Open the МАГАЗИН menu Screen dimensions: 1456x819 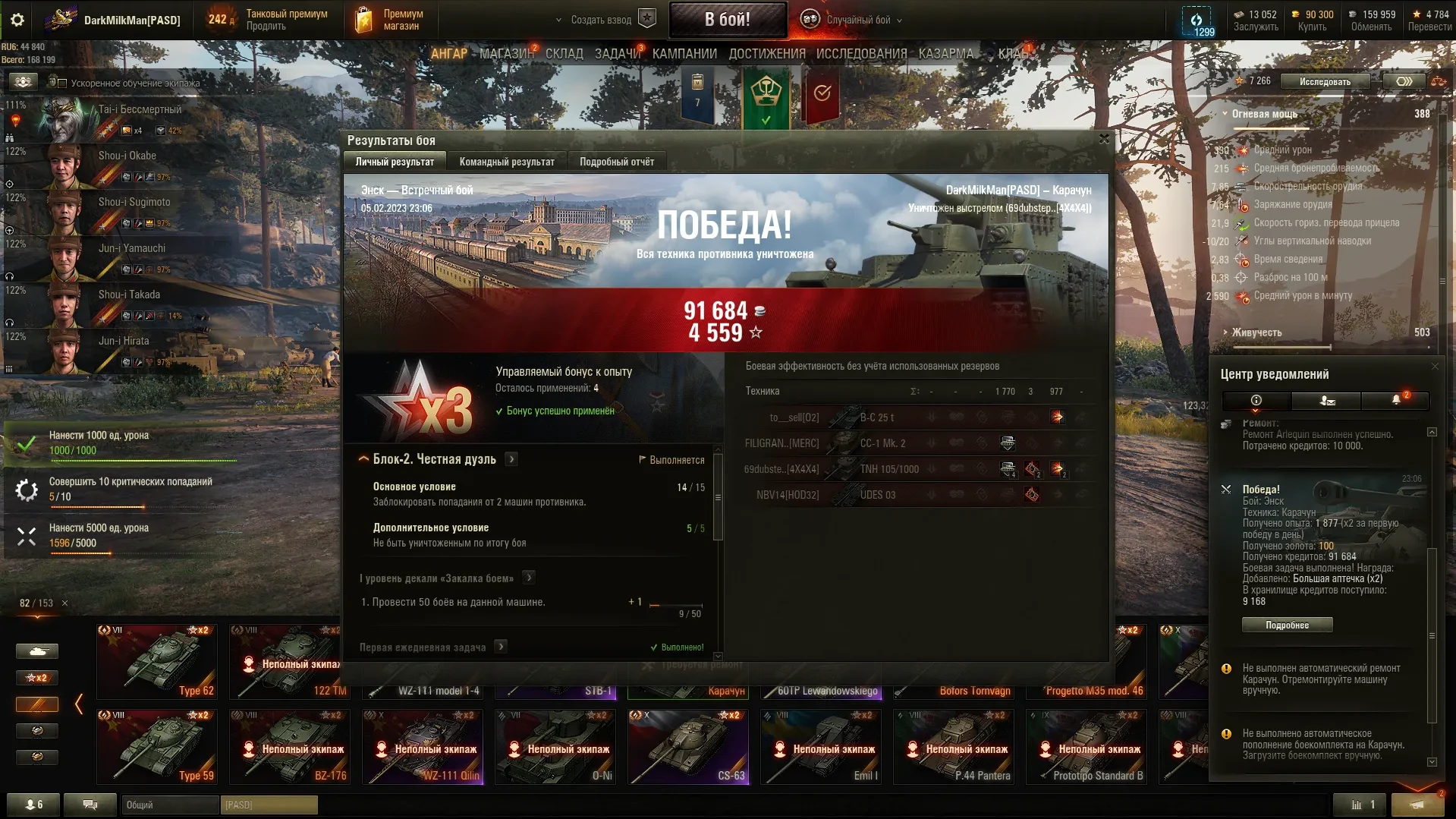pyautogui.click(x=506, y=54)
